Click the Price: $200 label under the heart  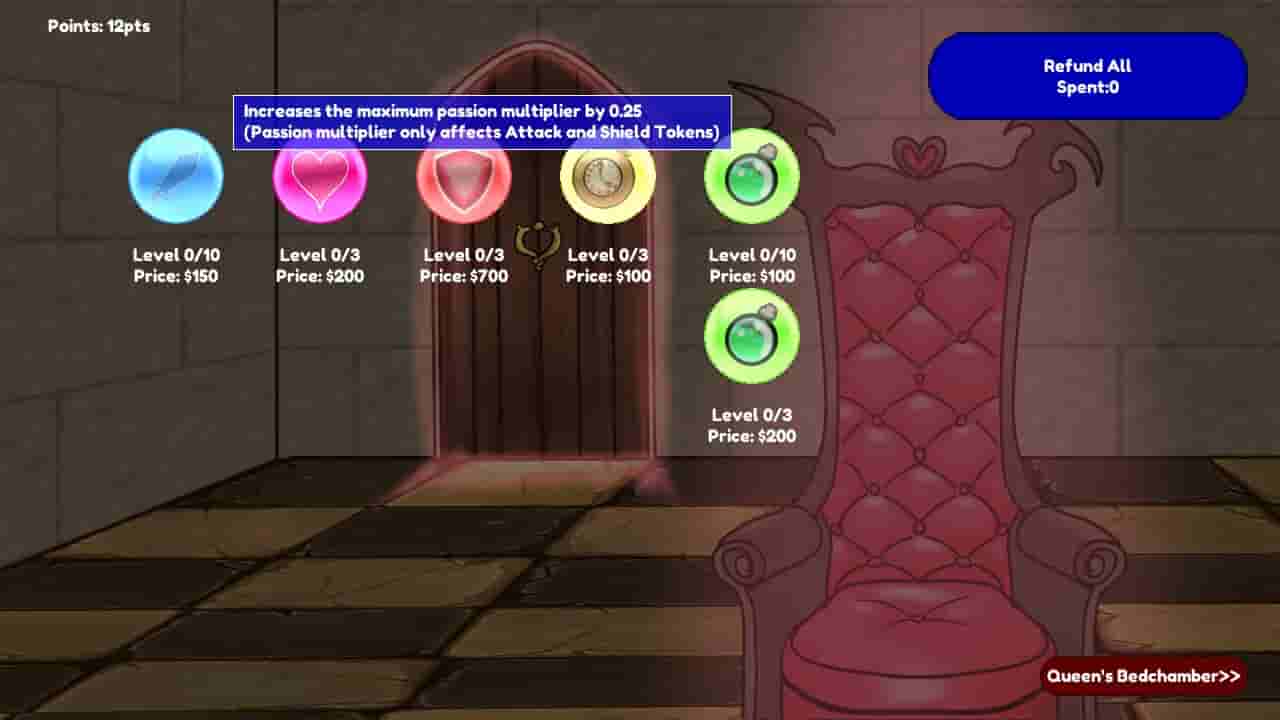319,276
